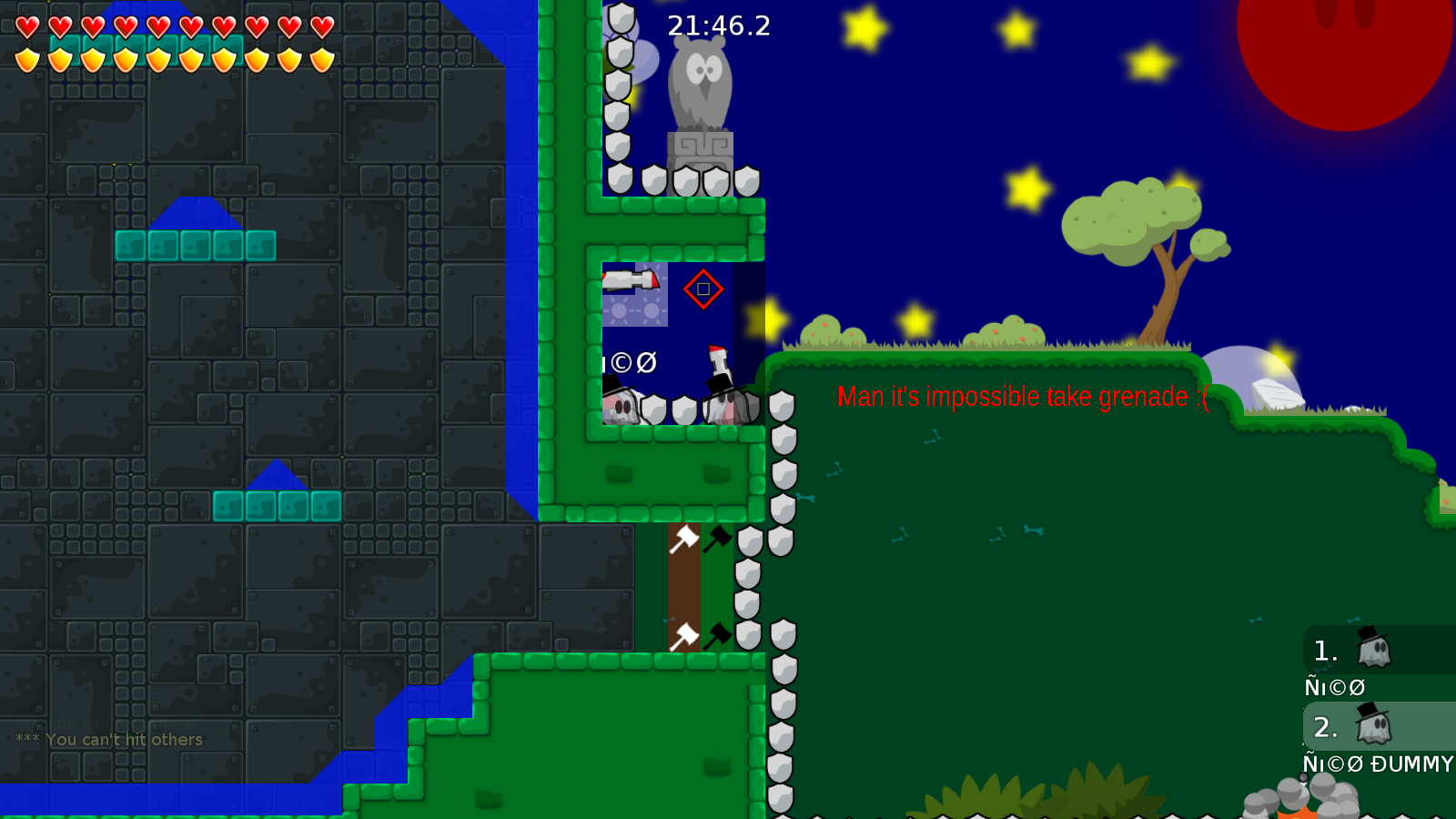Click the 'You can't hit others' system message
Screen dimensions: 1456x819
tap(109, 740)
